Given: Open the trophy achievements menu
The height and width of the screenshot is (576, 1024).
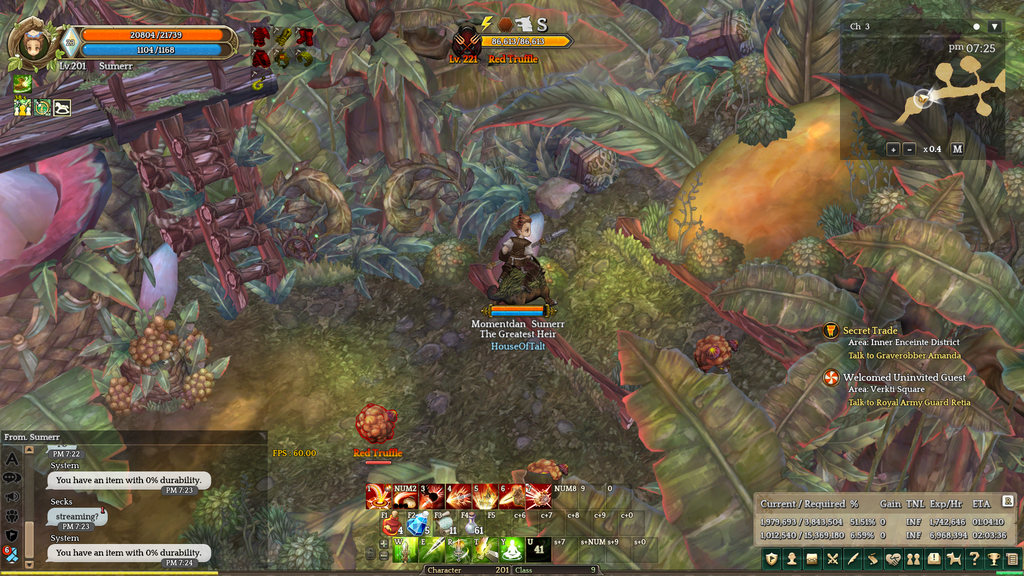Looking at the screenshot, I should [x=994, y=559].
